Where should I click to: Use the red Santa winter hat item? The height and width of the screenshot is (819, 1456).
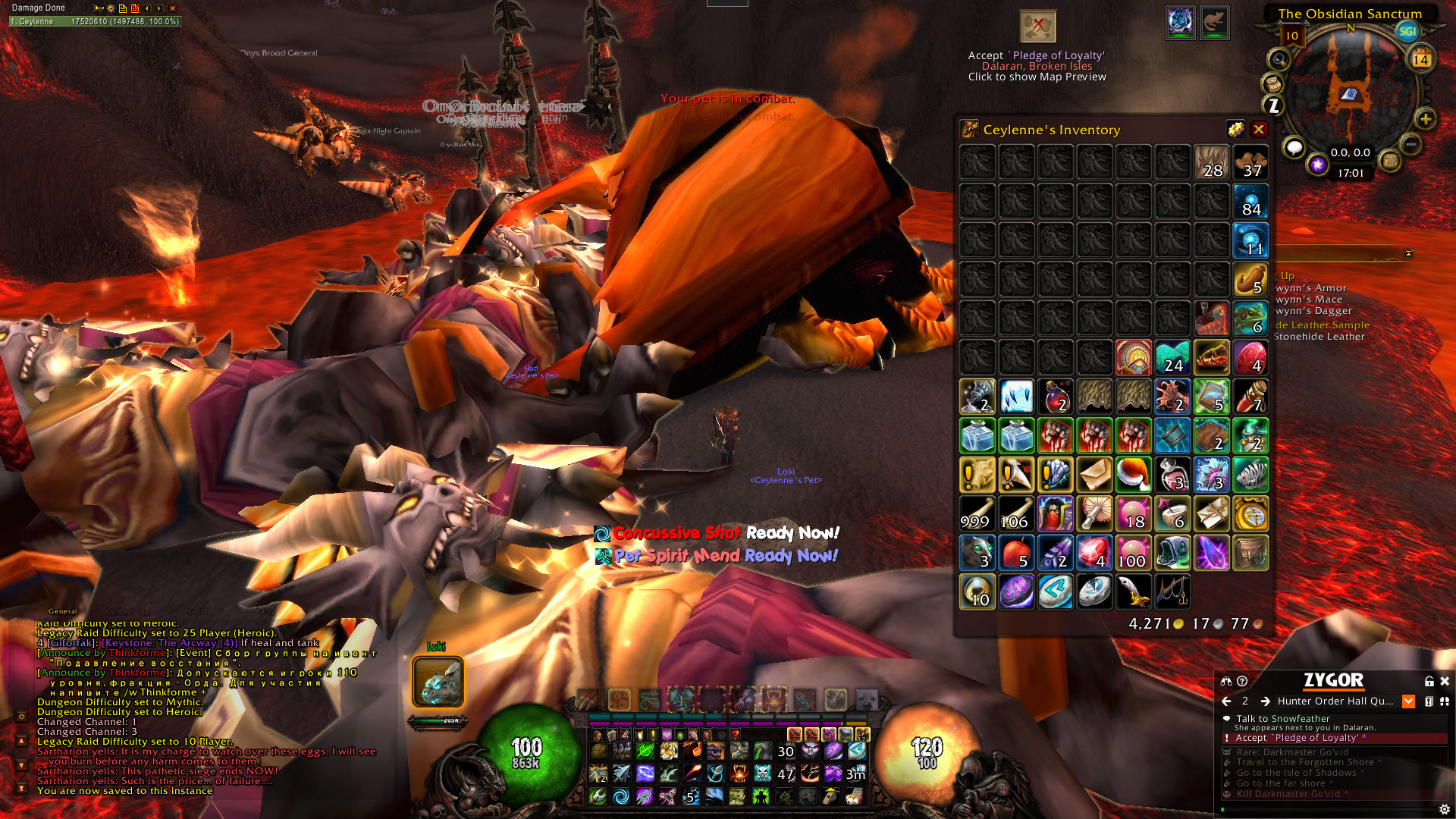tap(1134, 475)
